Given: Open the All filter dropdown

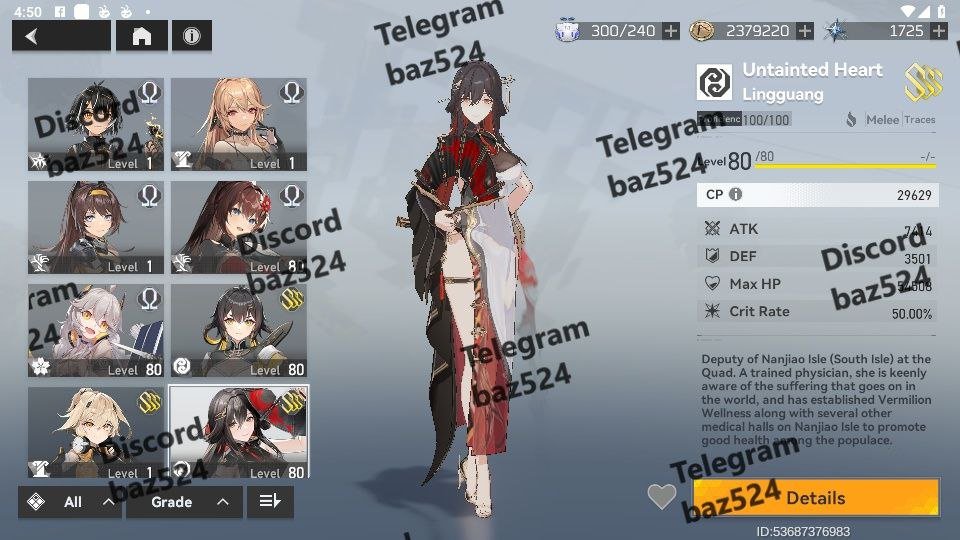Looking at the screenshot, I should (x=70, y=502).
